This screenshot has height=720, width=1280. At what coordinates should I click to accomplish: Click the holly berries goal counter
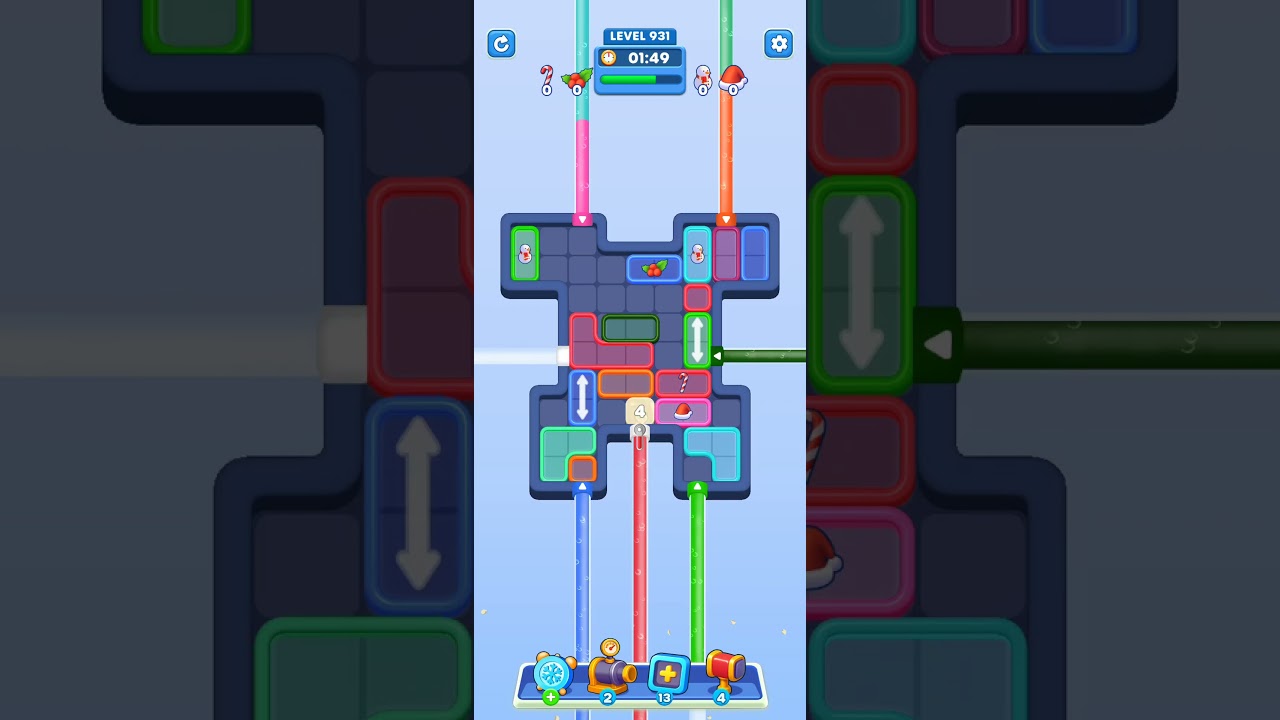[577, 80]
